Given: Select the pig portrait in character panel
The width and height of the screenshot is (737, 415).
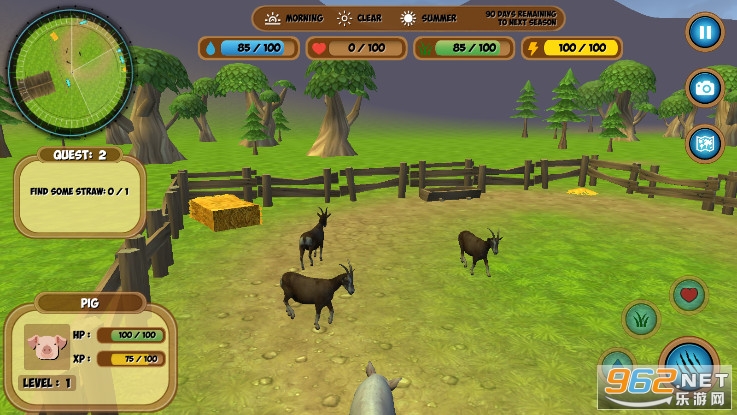Looking at the screenshot, I should (x=43, y=347).
